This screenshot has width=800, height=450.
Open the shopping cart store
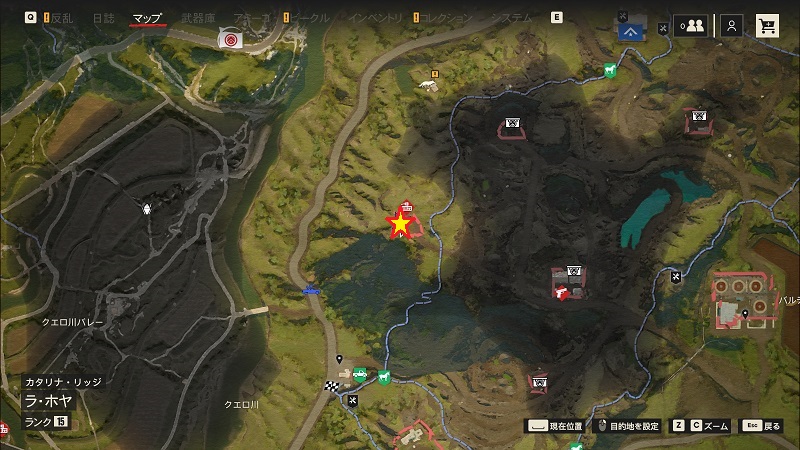[x=768, y=27]
